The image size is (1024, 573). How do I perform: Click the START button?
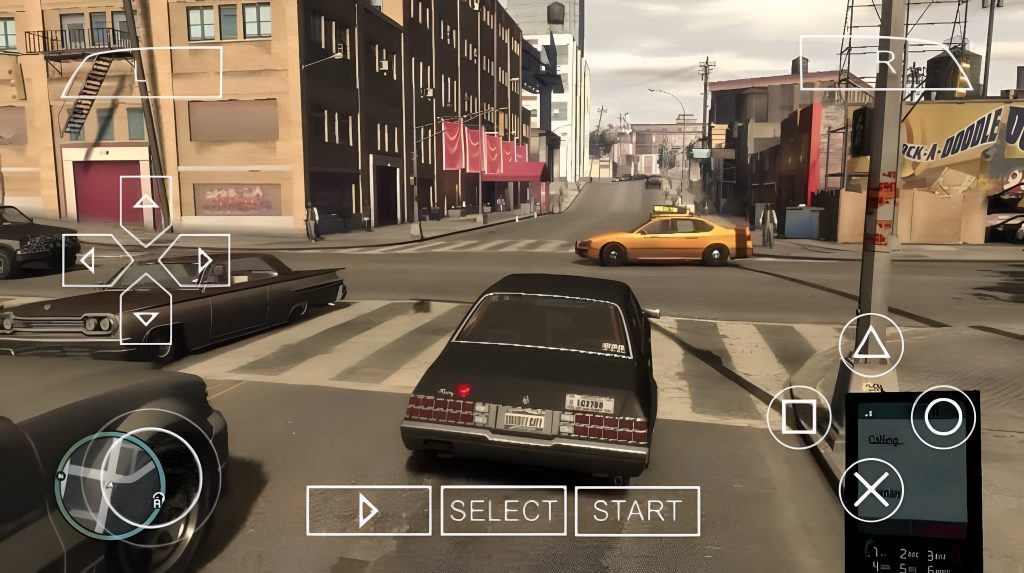click(637, 511)
